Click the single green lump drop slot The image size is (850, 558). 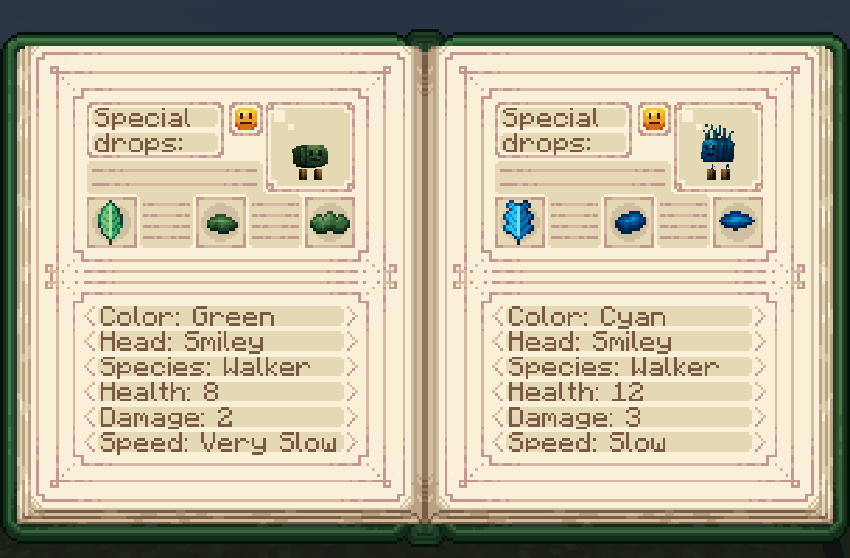pos(220,222)
